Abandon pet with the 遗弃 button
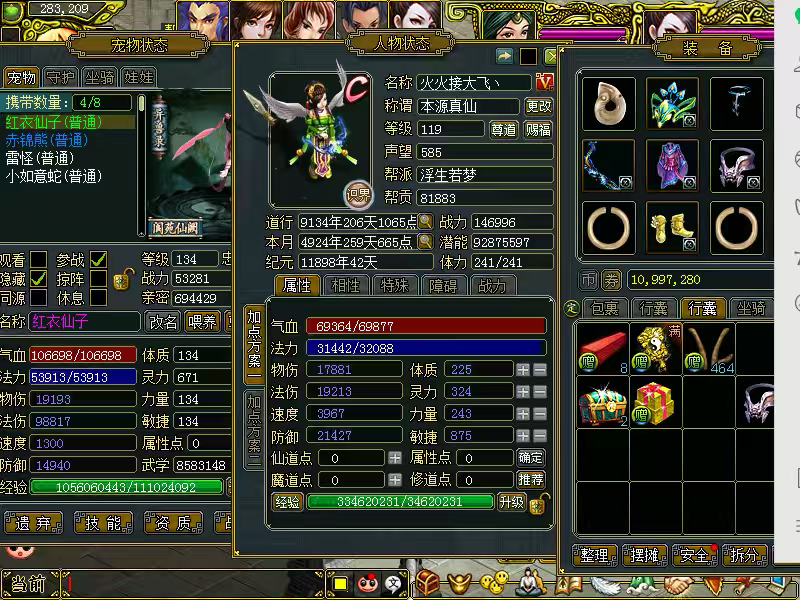 tap(33, 522)
